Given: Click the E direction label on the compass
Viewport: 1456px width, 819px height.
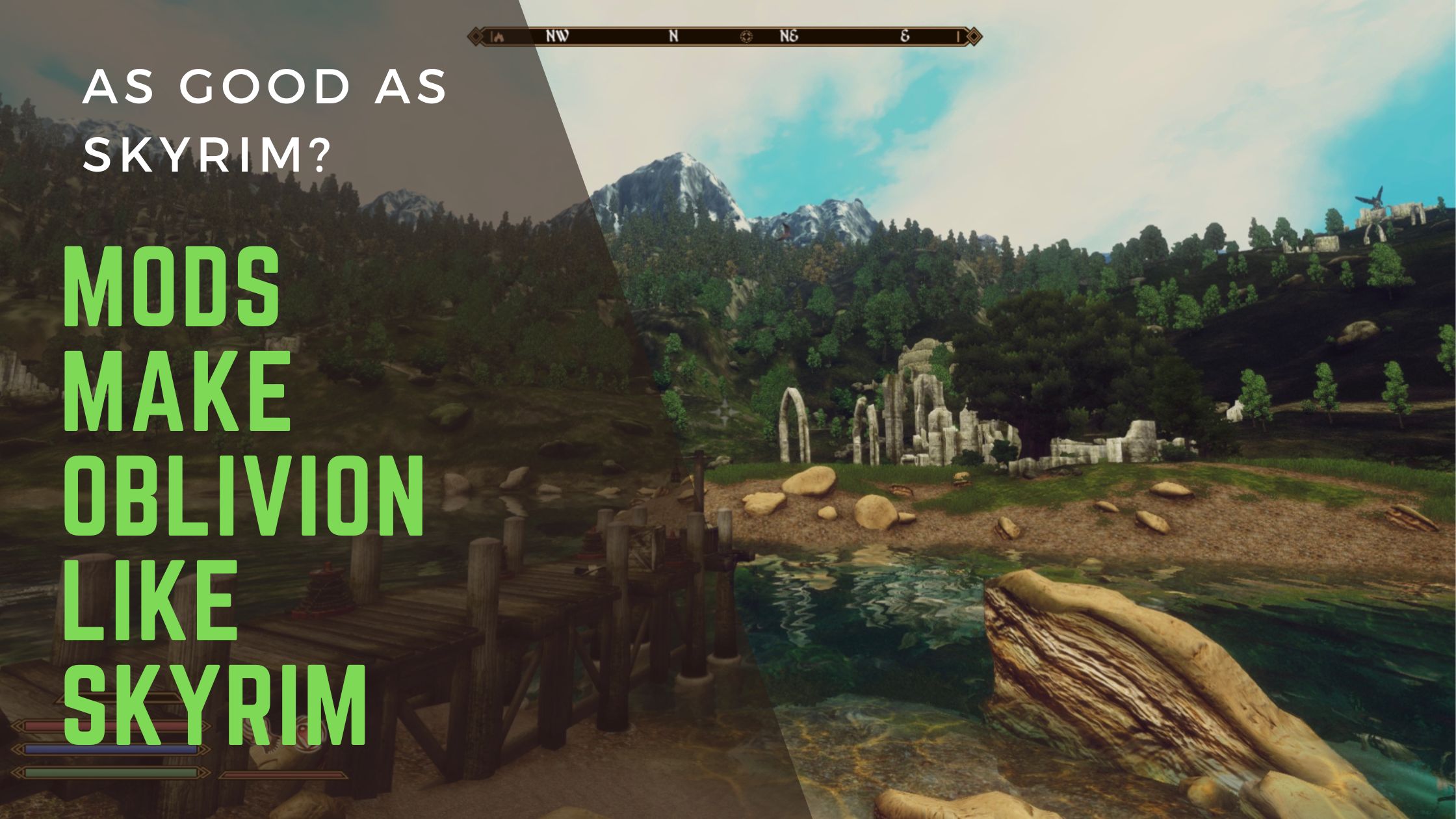Looking at the screenshot, I should pyautogui.click(x=905, y=37).
